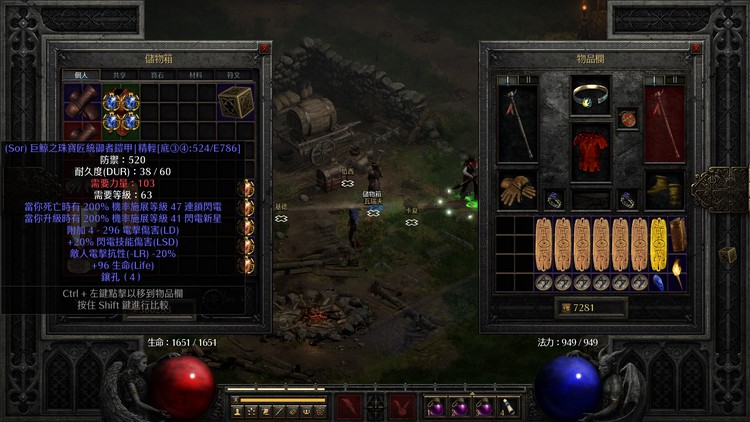Image resolution: width=750 pixels, height=422 pixels.
Task: Close the stash window
Action: point(264,48)
